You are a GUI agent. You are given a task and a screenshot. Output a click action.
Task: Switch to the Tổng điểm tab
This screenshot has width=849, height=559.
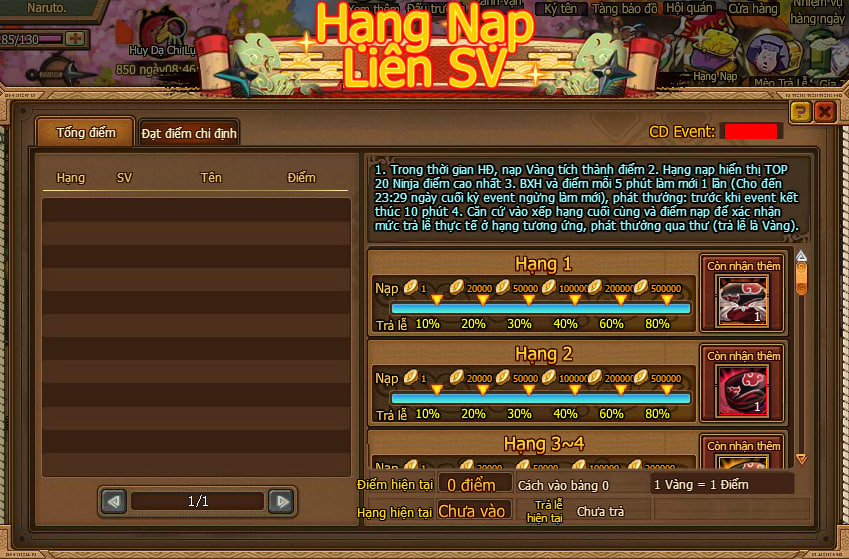click(x=85, y=132)
